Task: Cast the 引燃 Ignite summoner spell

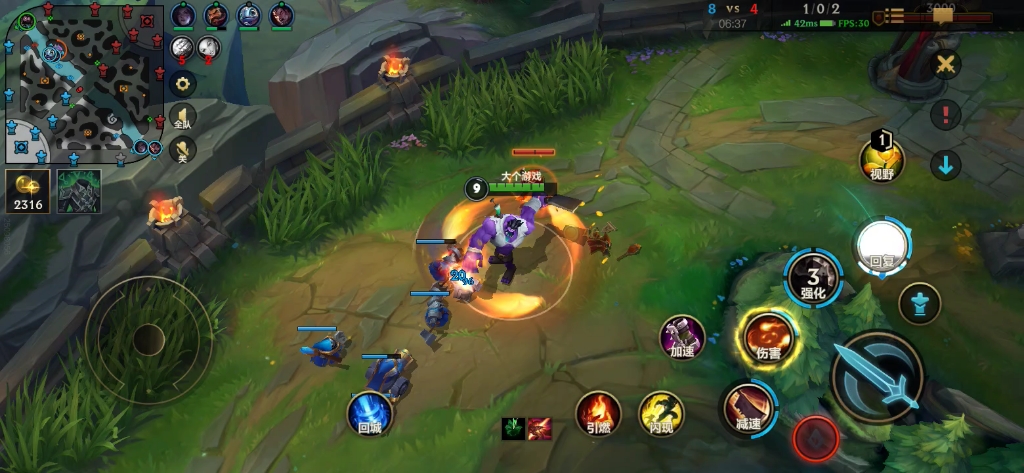Action: pyautogui.click(x=598, y=413)
